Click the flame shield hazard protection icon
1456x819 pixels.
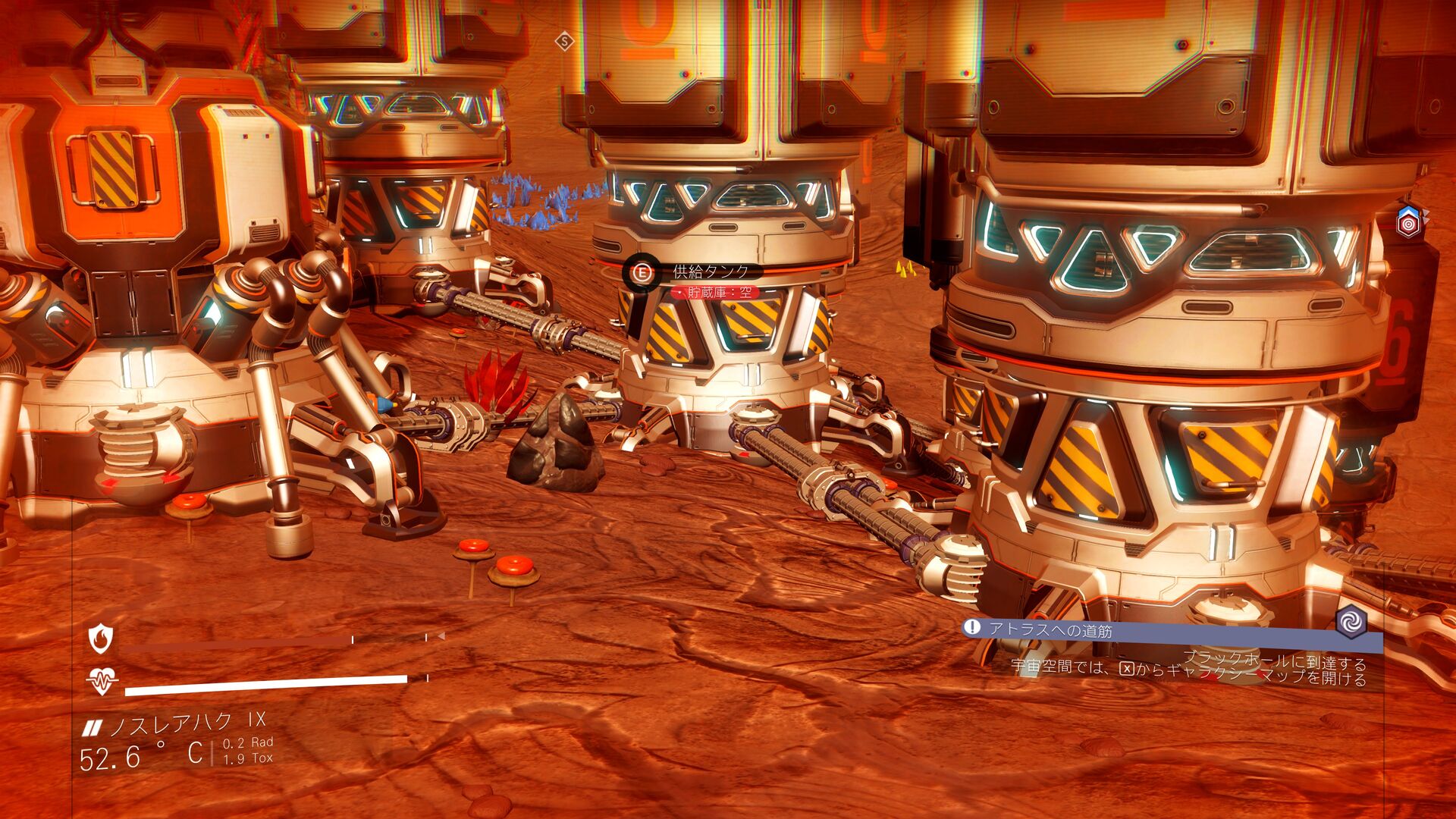(101, 639)
